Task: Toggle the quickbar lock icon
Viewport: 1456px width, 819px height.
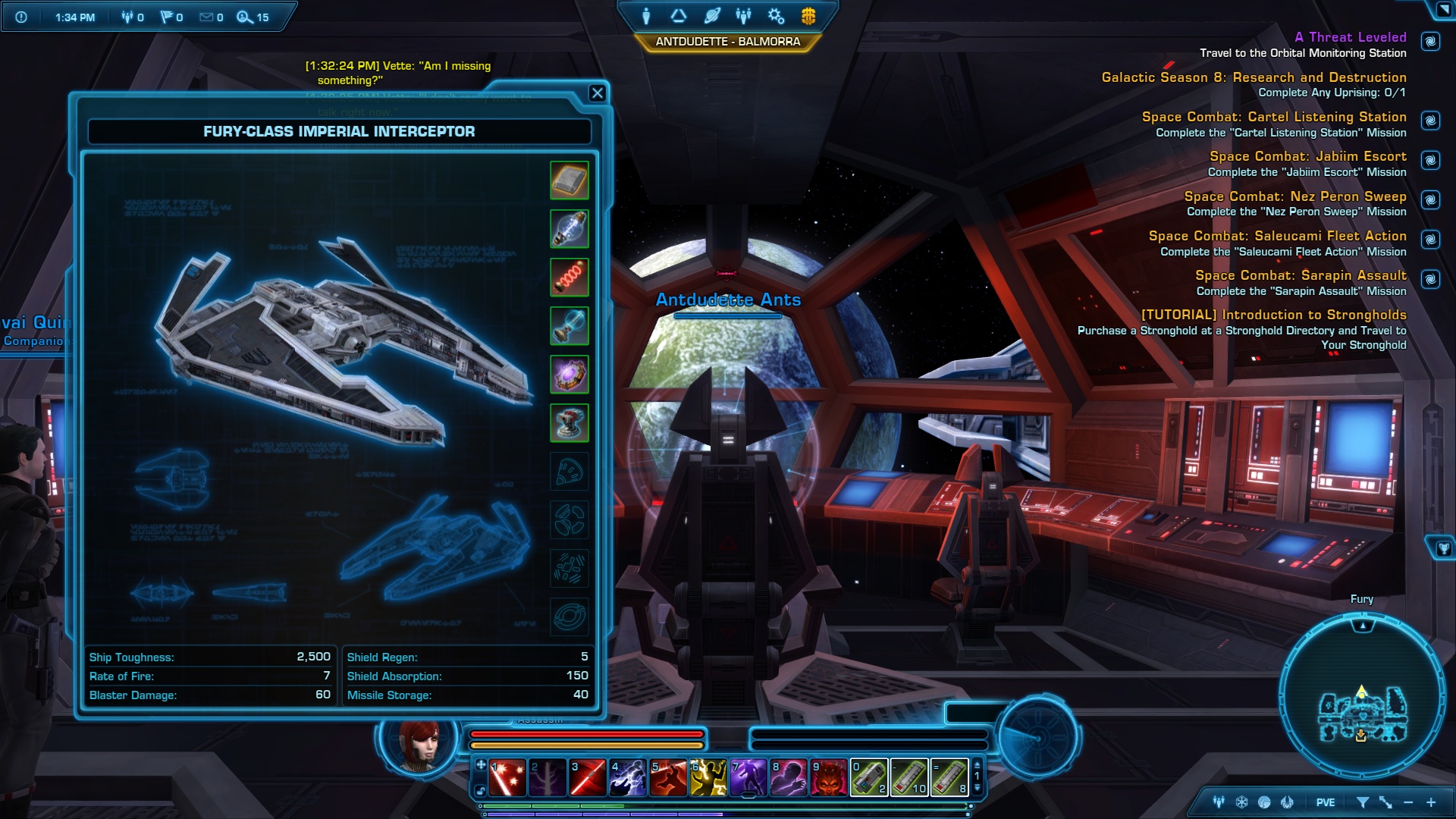Action: (x=481, y=791)
